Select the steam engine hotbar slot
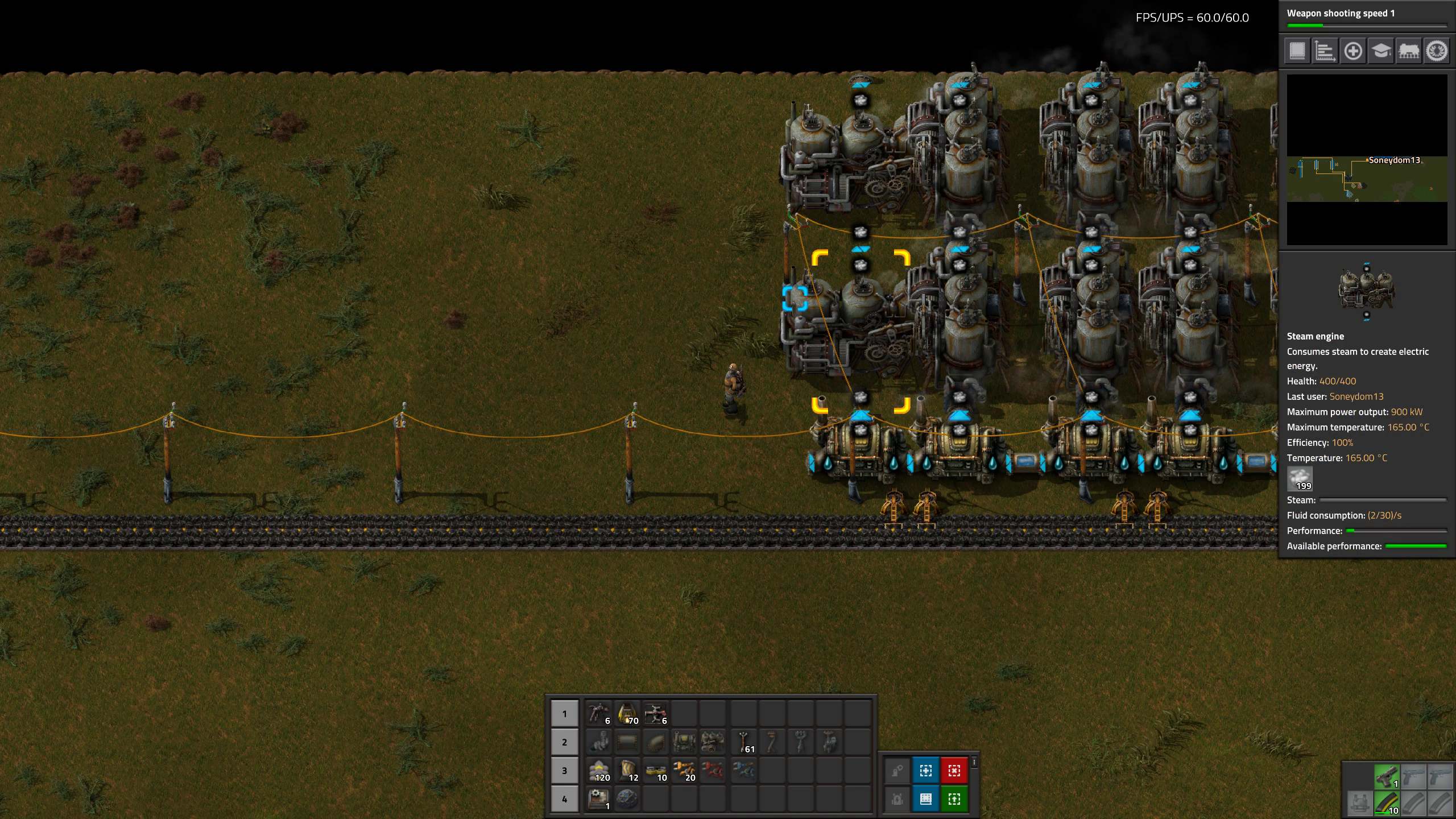The width and height of the screenshot is (1456, 819). pos(713,742)
